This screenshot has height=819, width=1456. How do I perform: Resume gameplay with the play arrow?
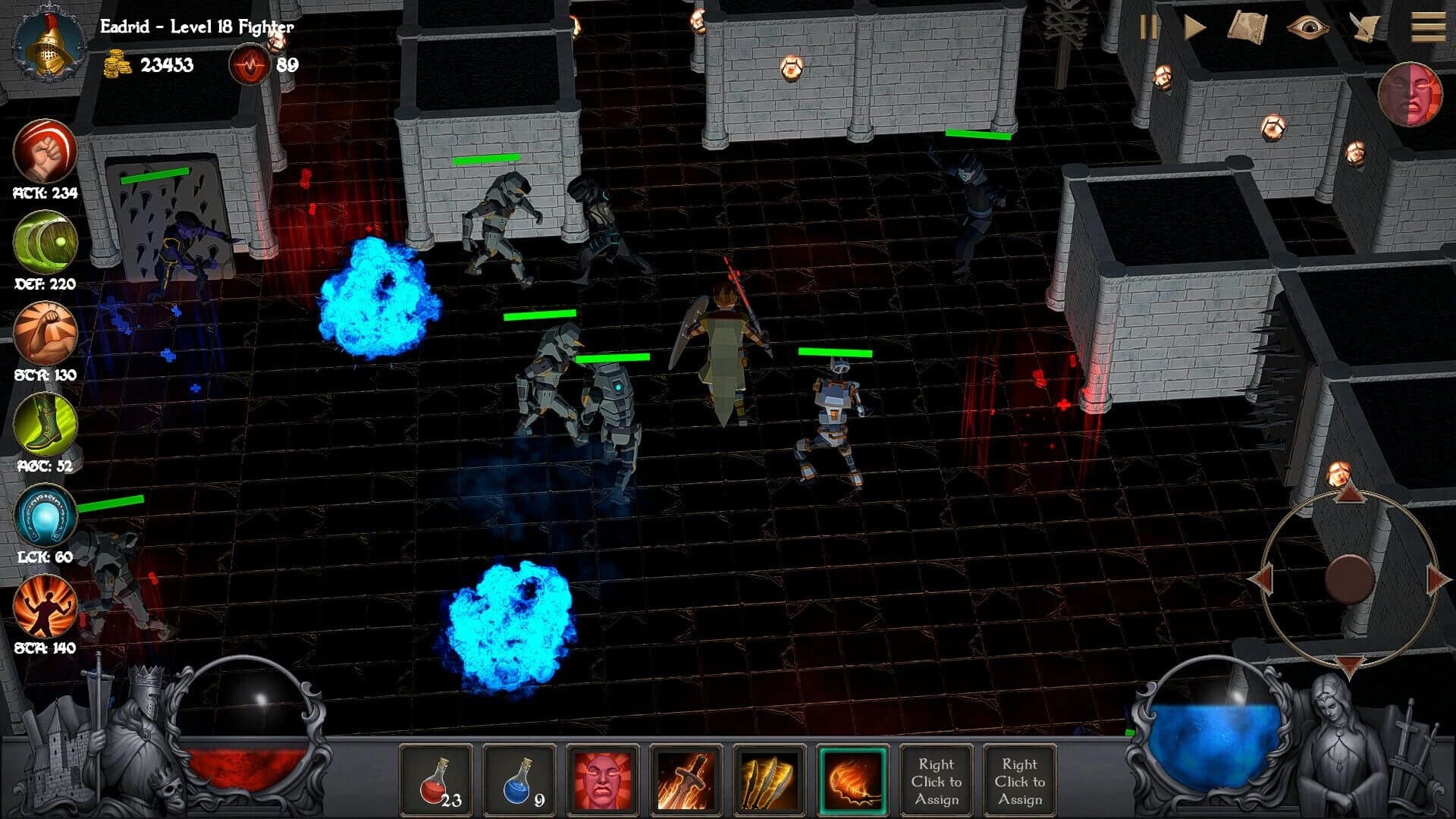tap(1194, 29)
